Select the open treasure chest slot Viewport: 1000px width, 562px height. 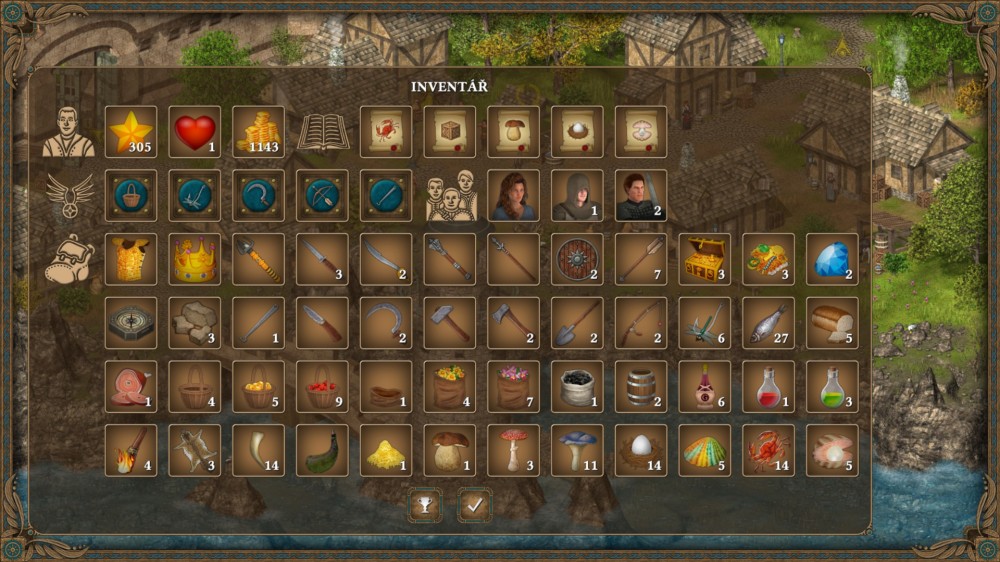704,259
